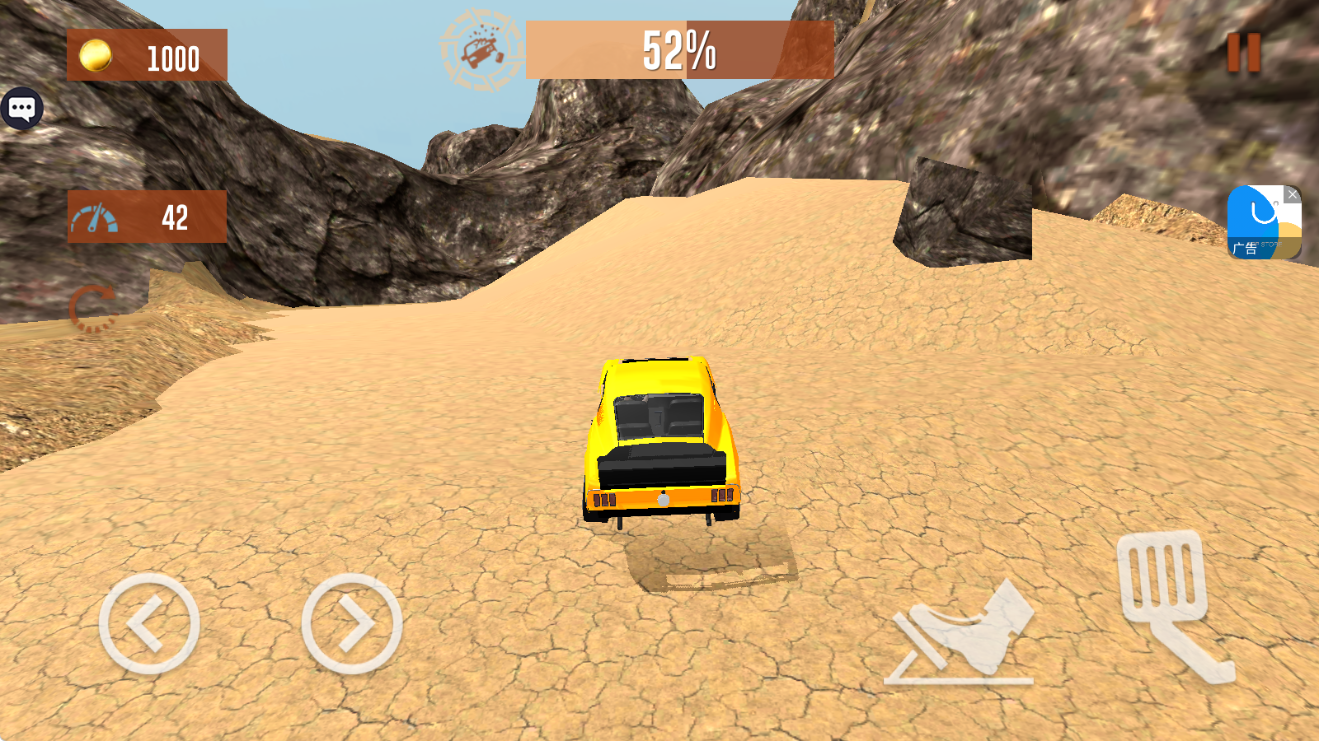Steer left with the left arrow button
Viewport: 1319px width, 741px height.
coord(149,624)
